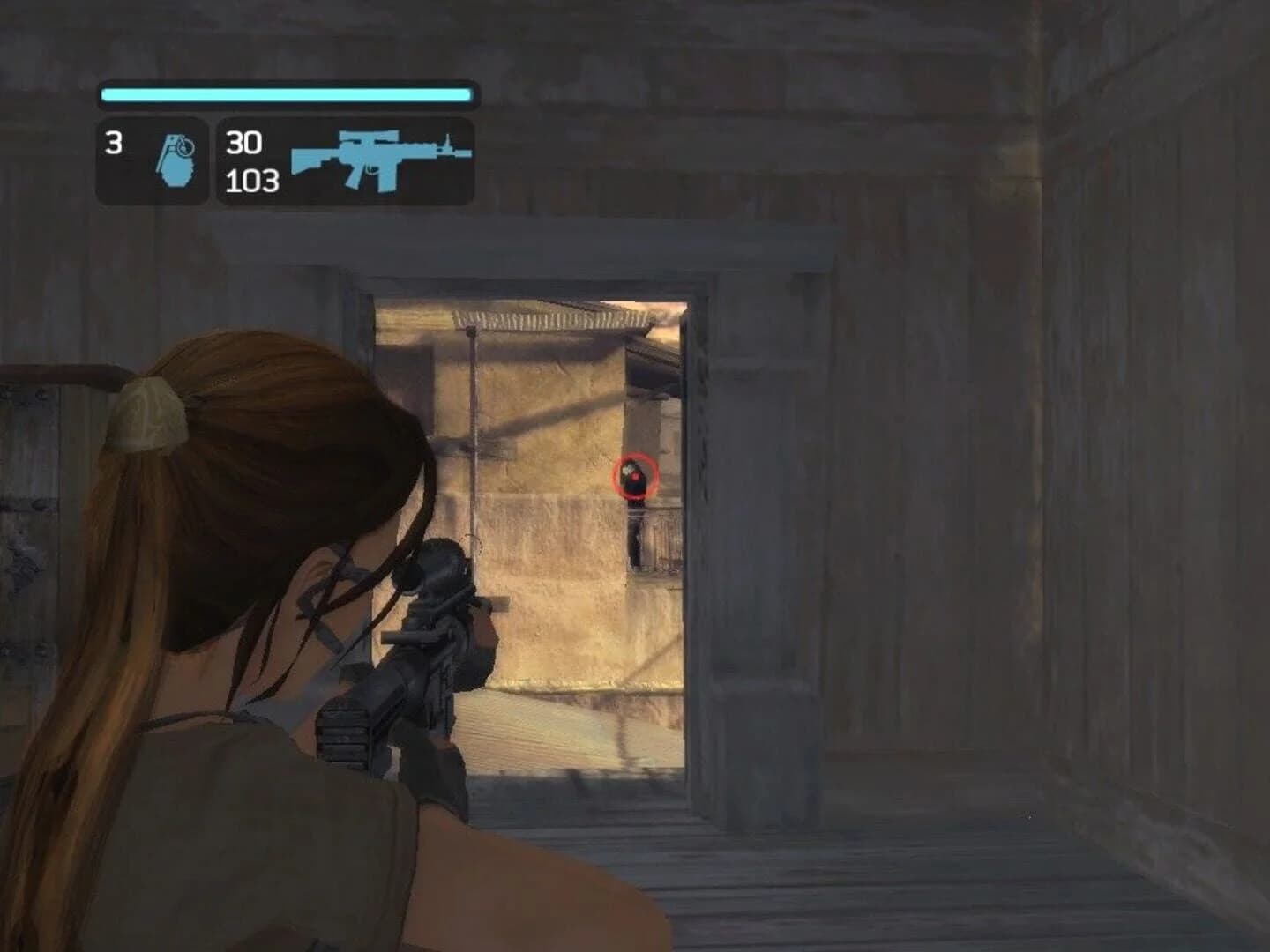Click the rifle stock on the weapon silhouette

tap(308, 159)
